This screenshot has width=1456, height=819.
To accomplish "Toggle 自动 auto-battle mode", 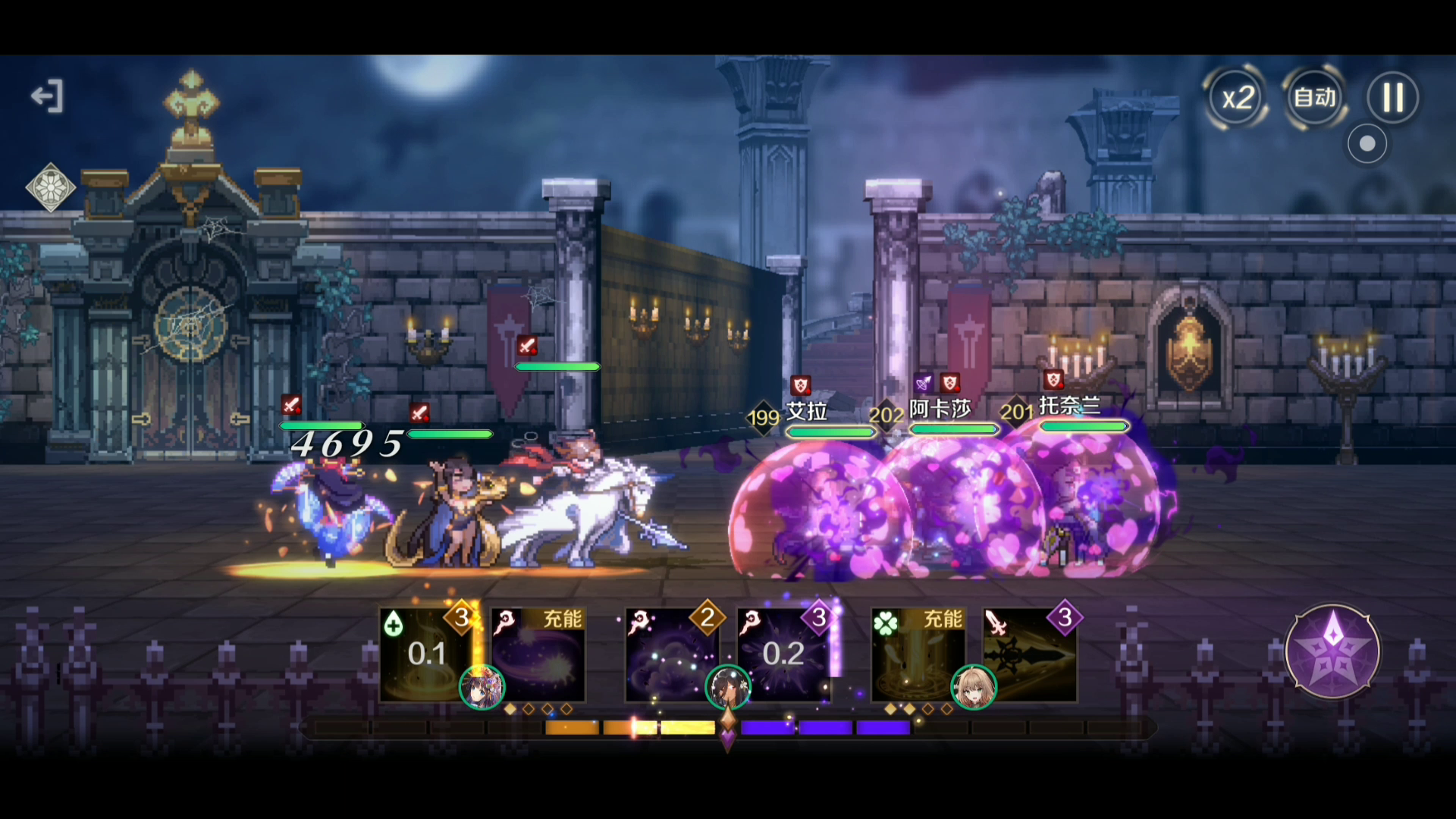I will pos(1314,98).
